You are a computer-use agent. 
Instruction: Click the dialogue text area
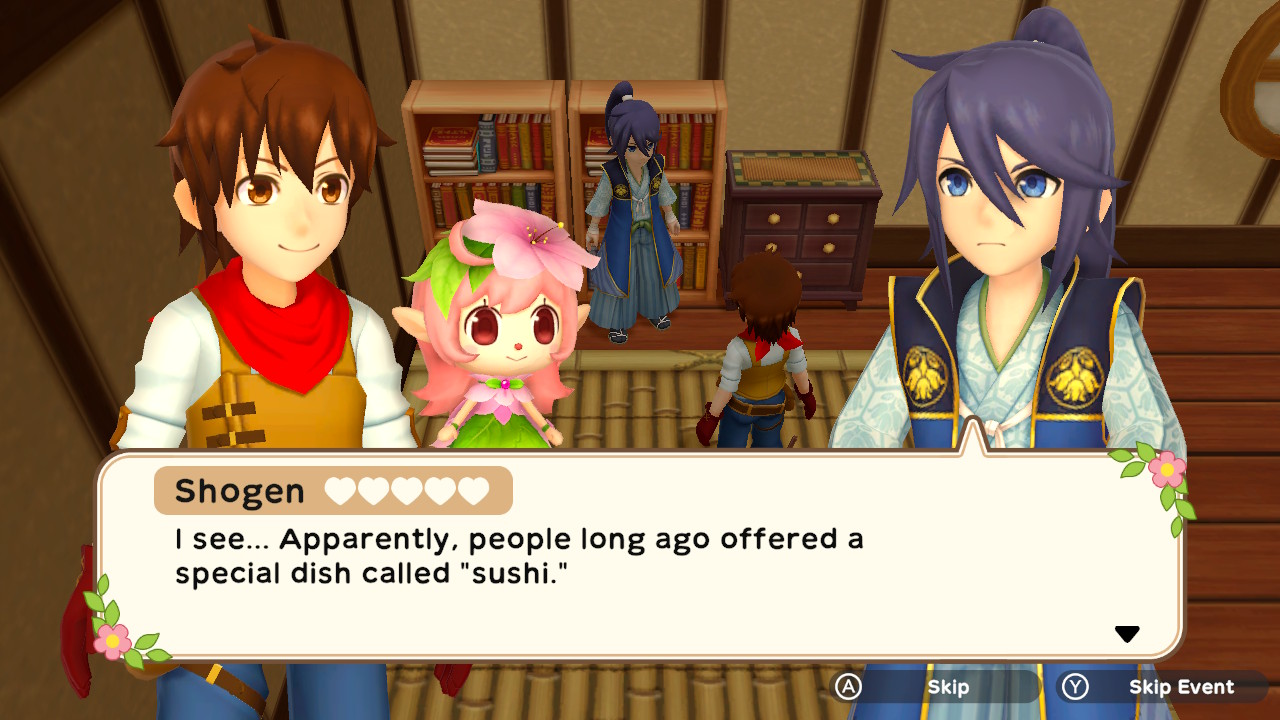tap(520, 555)
